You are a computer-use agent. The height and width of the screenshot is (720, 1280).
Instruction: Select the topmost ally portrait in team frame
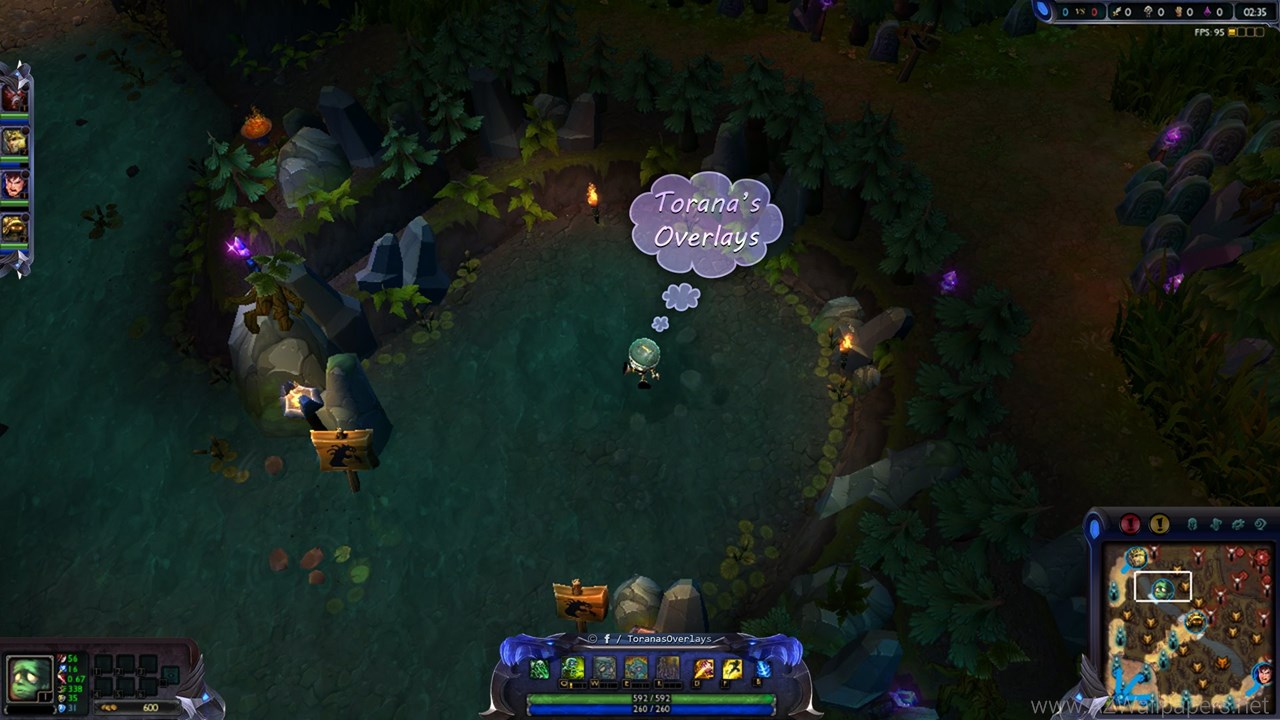14,97
